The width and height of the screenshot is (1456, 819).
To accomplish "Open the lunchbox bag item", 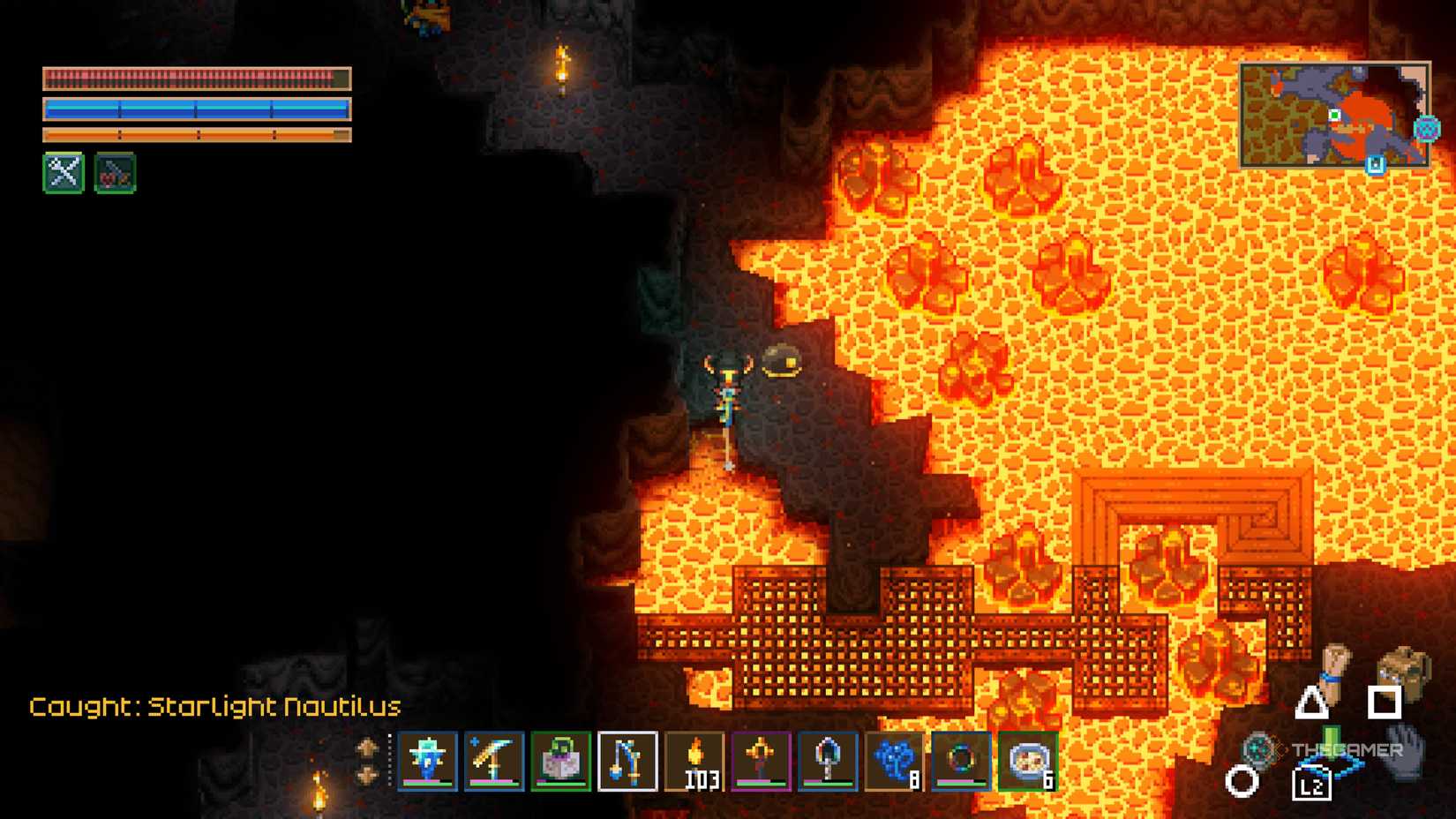I will coord(559,761).
